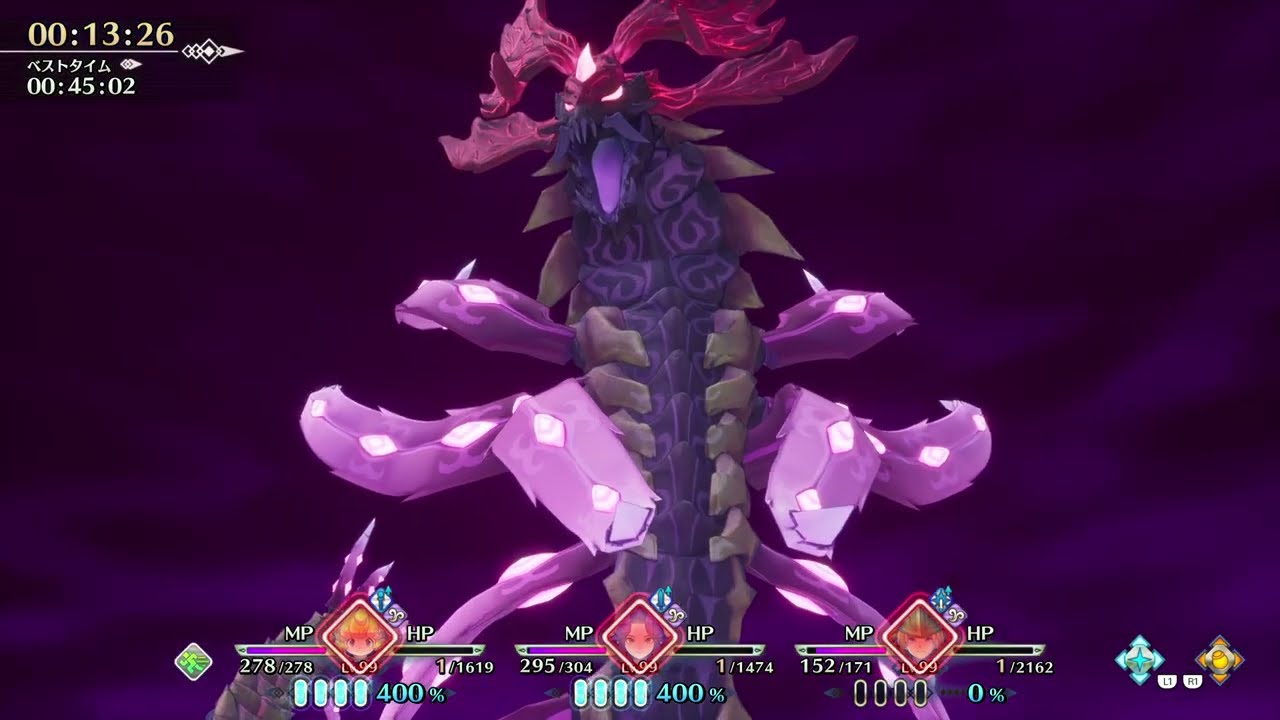Expand the arrow marker beside the battle timer

pyautogui.click(x=210, y=50)
